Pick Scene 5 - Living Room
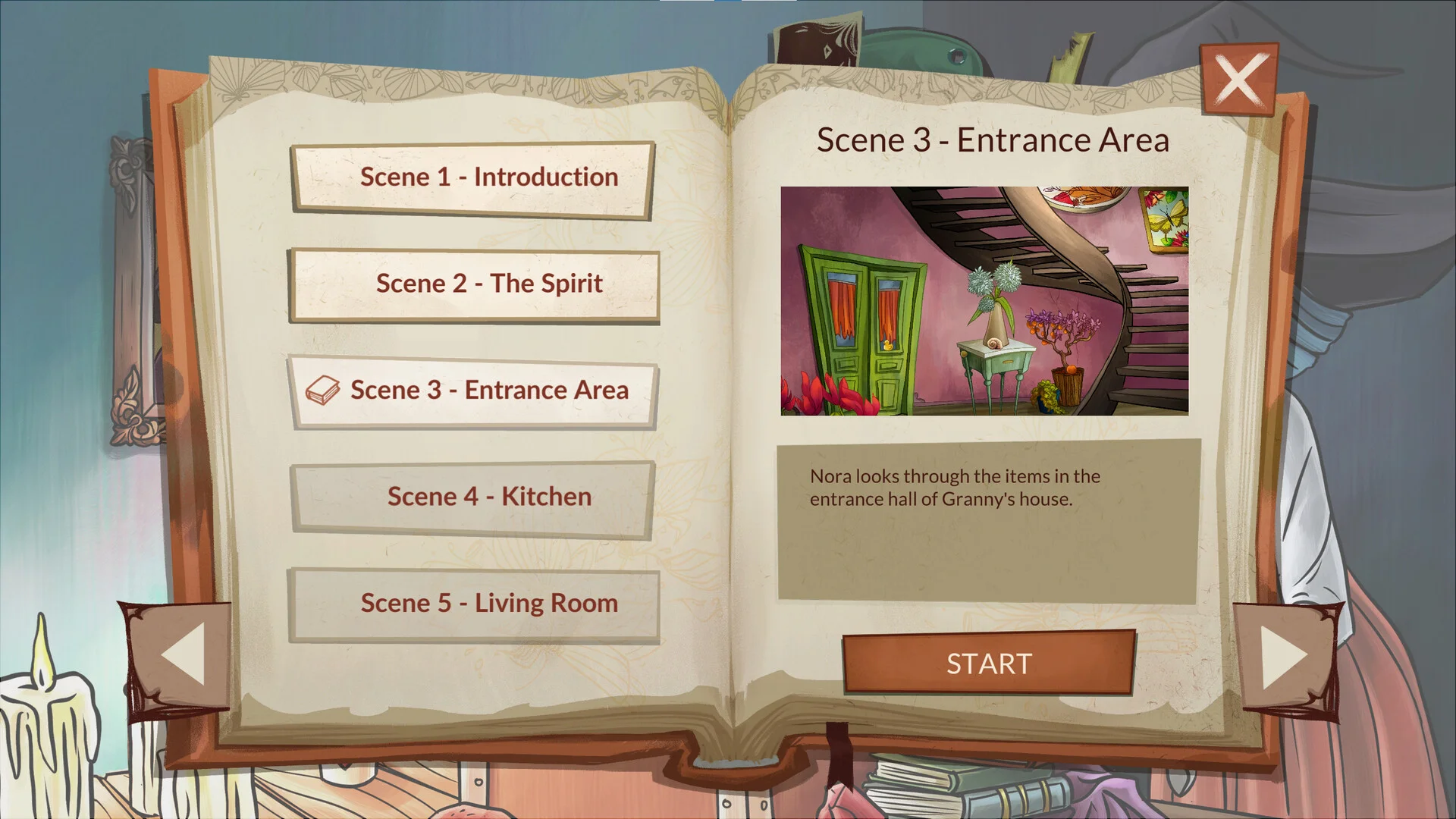This screenshot has height=819, width=1456. 474,604
